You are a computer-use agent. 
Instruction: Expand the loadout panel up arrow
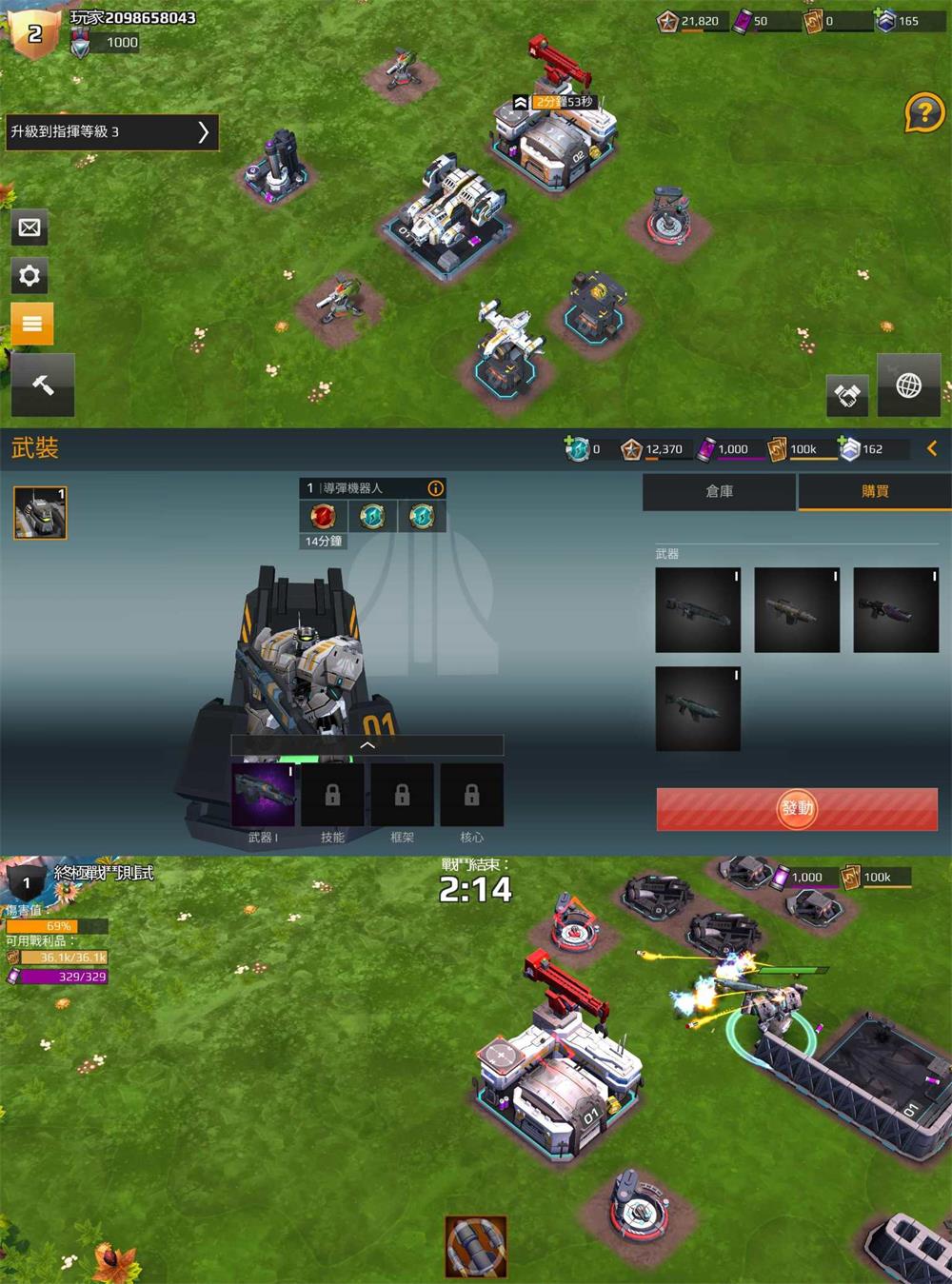[x=367, y=746]
